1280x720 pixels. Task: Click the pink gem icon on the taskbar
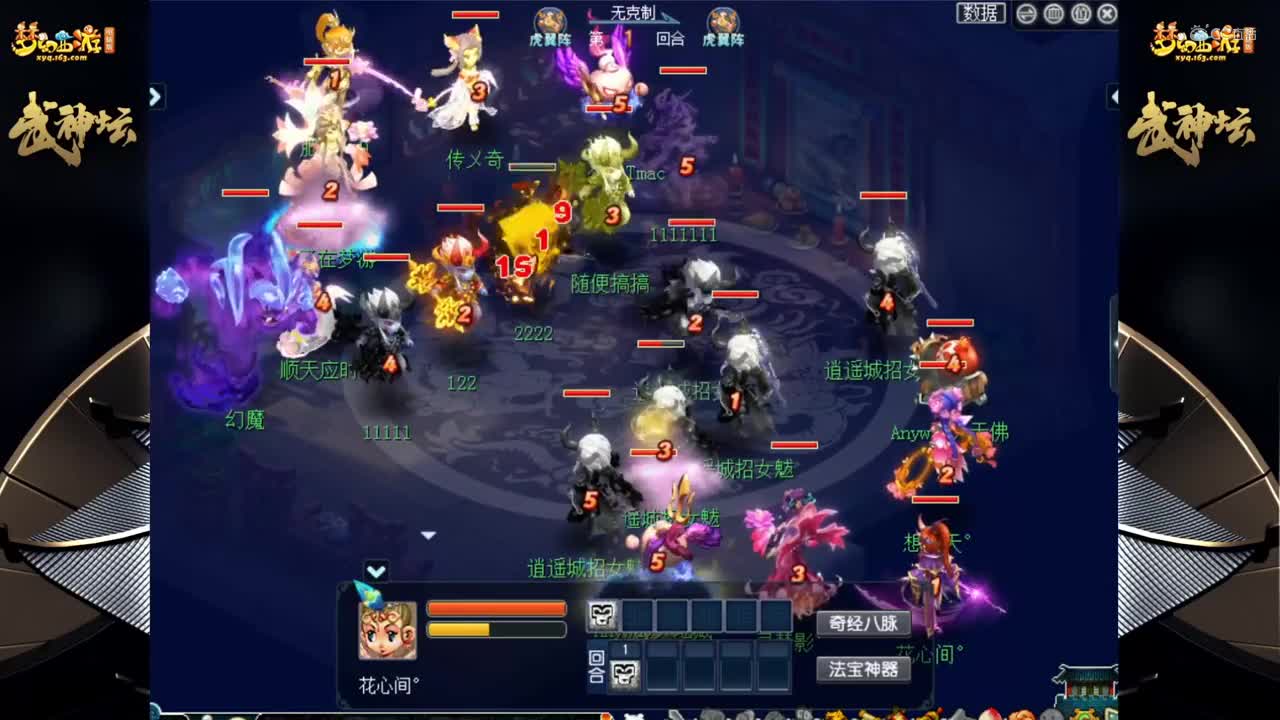[990, 713]
